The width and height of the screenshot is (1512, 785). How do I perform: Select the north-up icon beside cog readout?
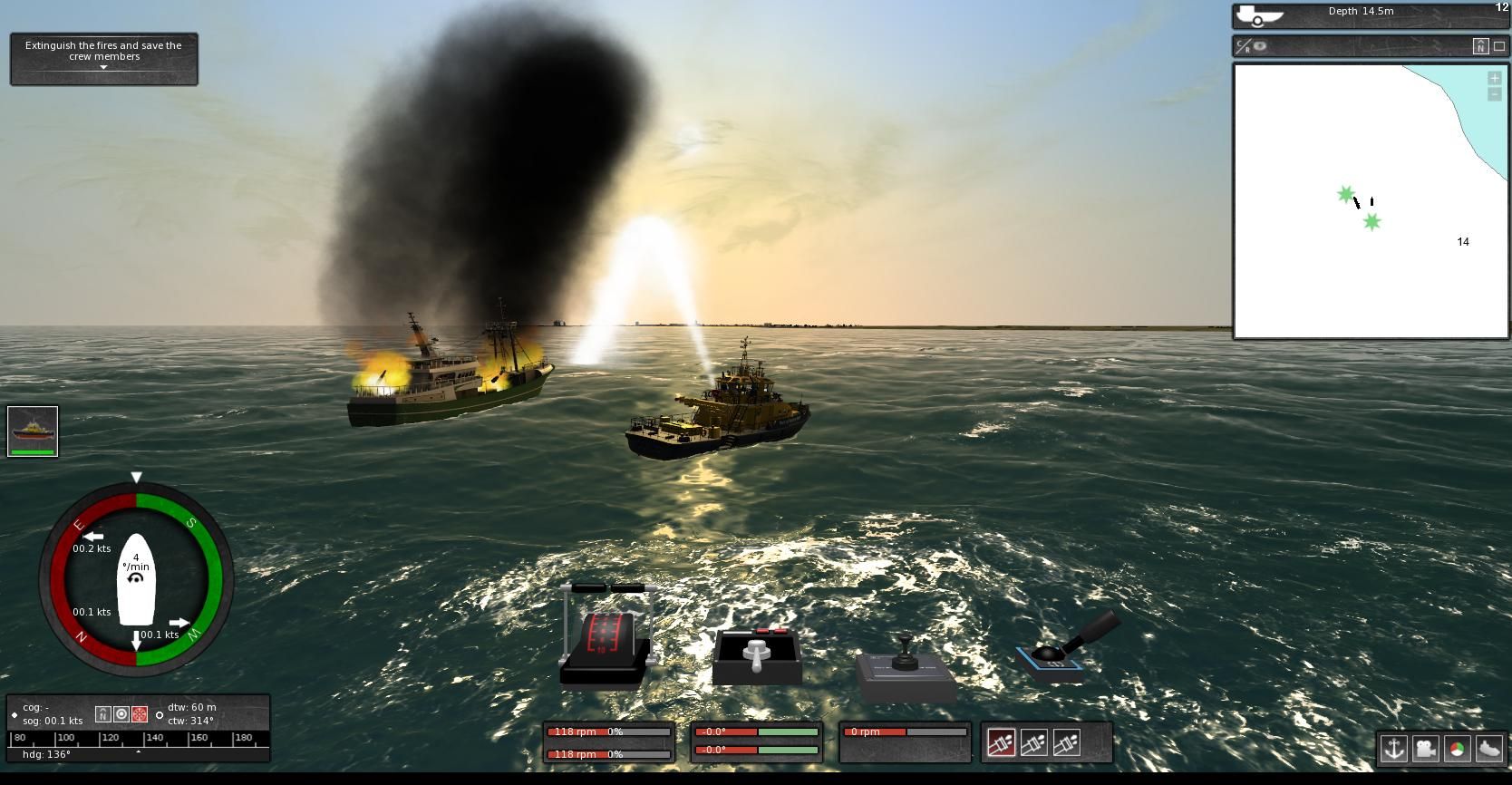pyautogui.click(x=103, y=714)
